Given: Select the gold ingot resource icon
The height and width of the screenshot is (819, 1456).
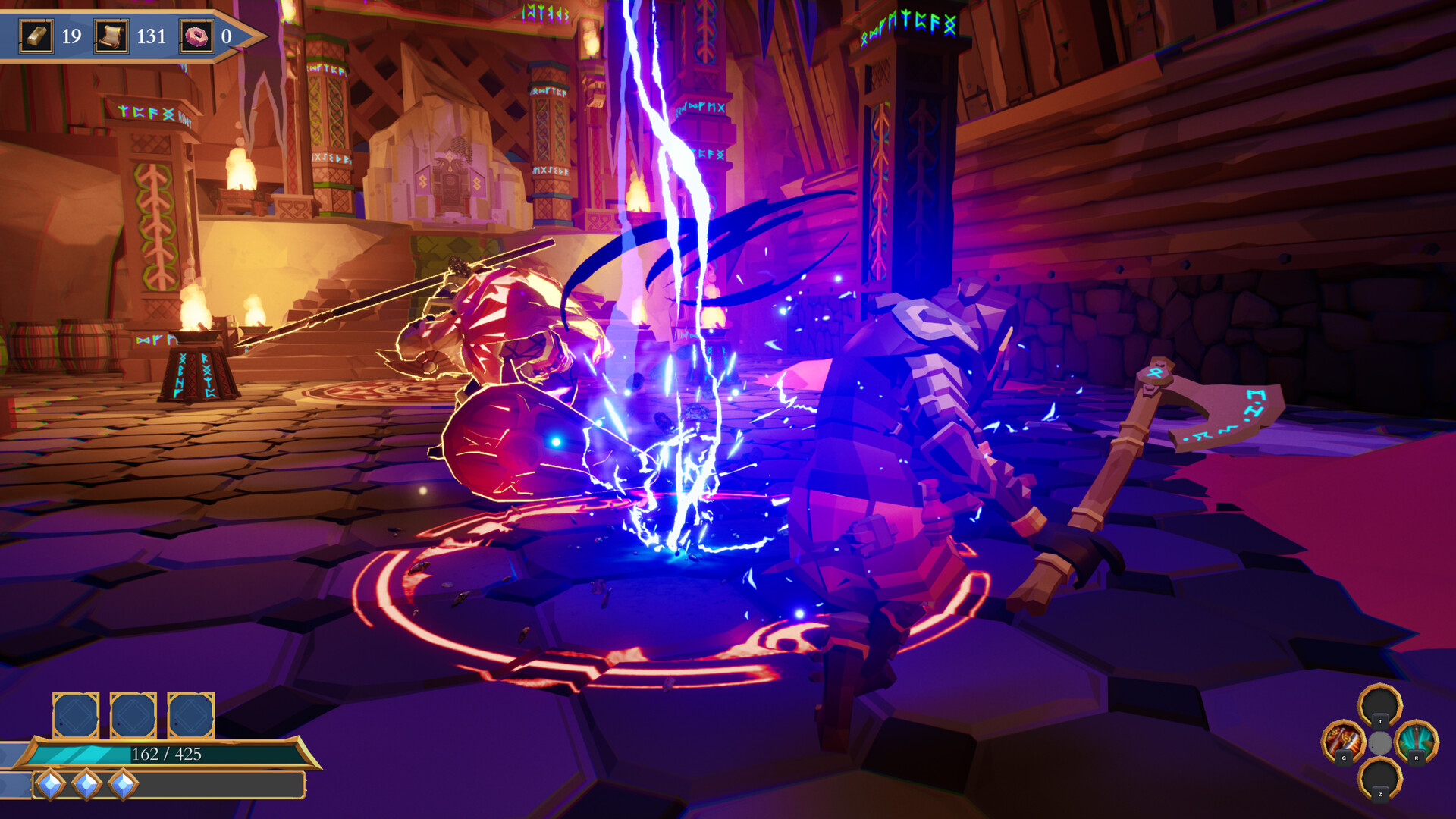Looking at the screenshot, I should [x=36, y=36].
